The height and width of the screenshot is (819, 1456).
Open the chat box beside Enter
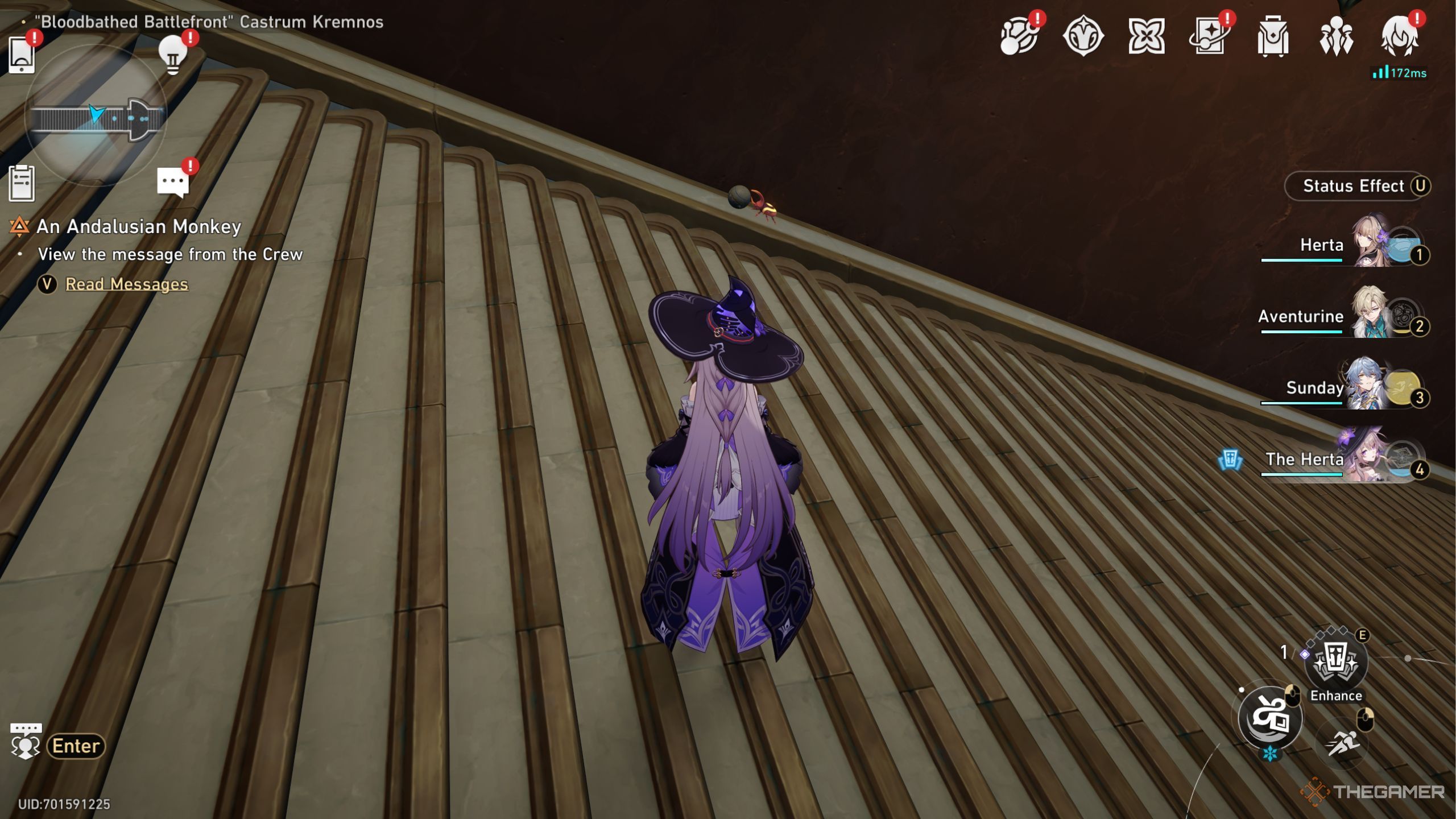point(26,742)
